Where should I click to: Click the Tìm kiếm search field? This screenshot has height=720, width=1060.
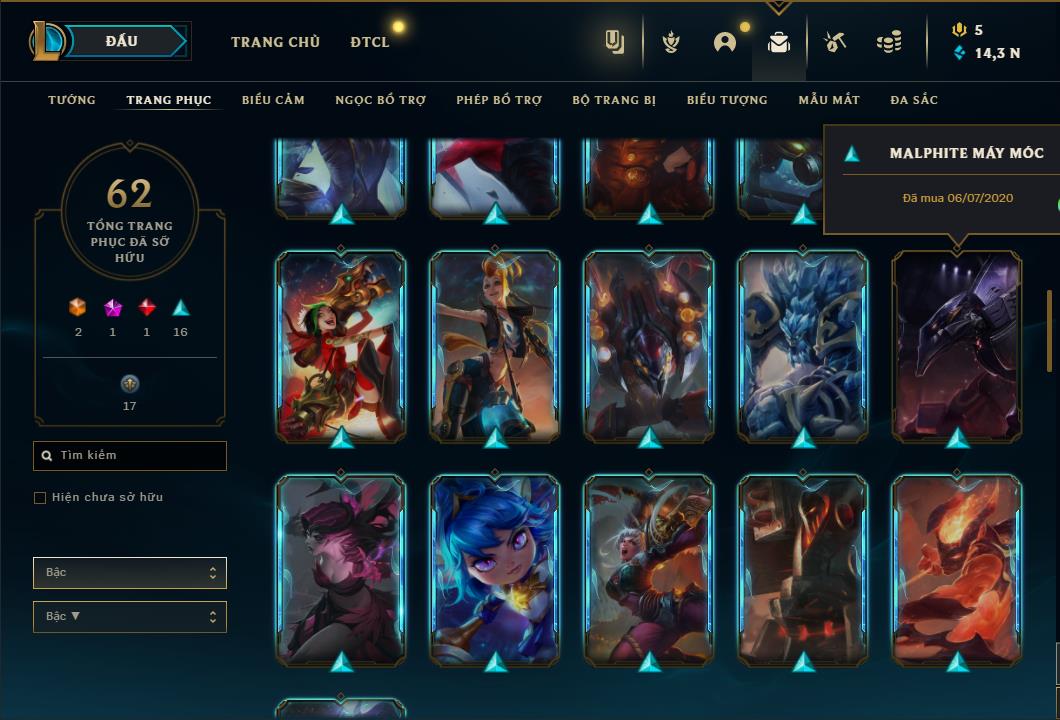click(130, 456)
